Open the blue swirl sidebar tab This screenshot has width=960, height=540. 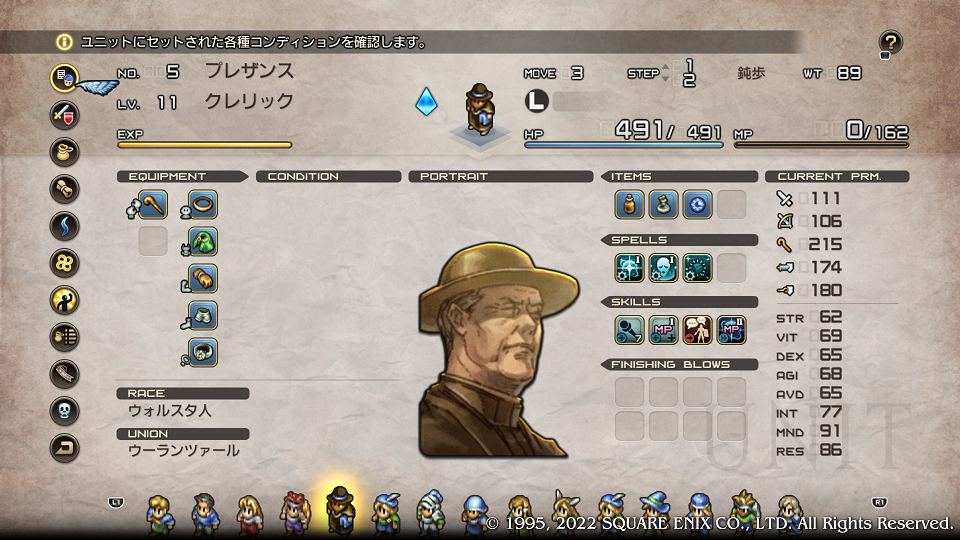click(65, 225)
